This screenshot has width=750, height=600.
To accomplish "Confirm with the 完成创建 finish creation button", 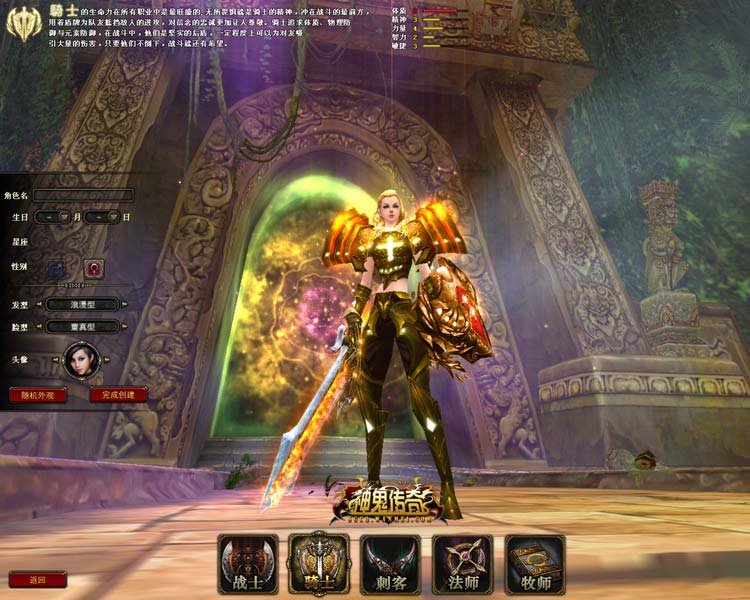I will coord(118,395).
